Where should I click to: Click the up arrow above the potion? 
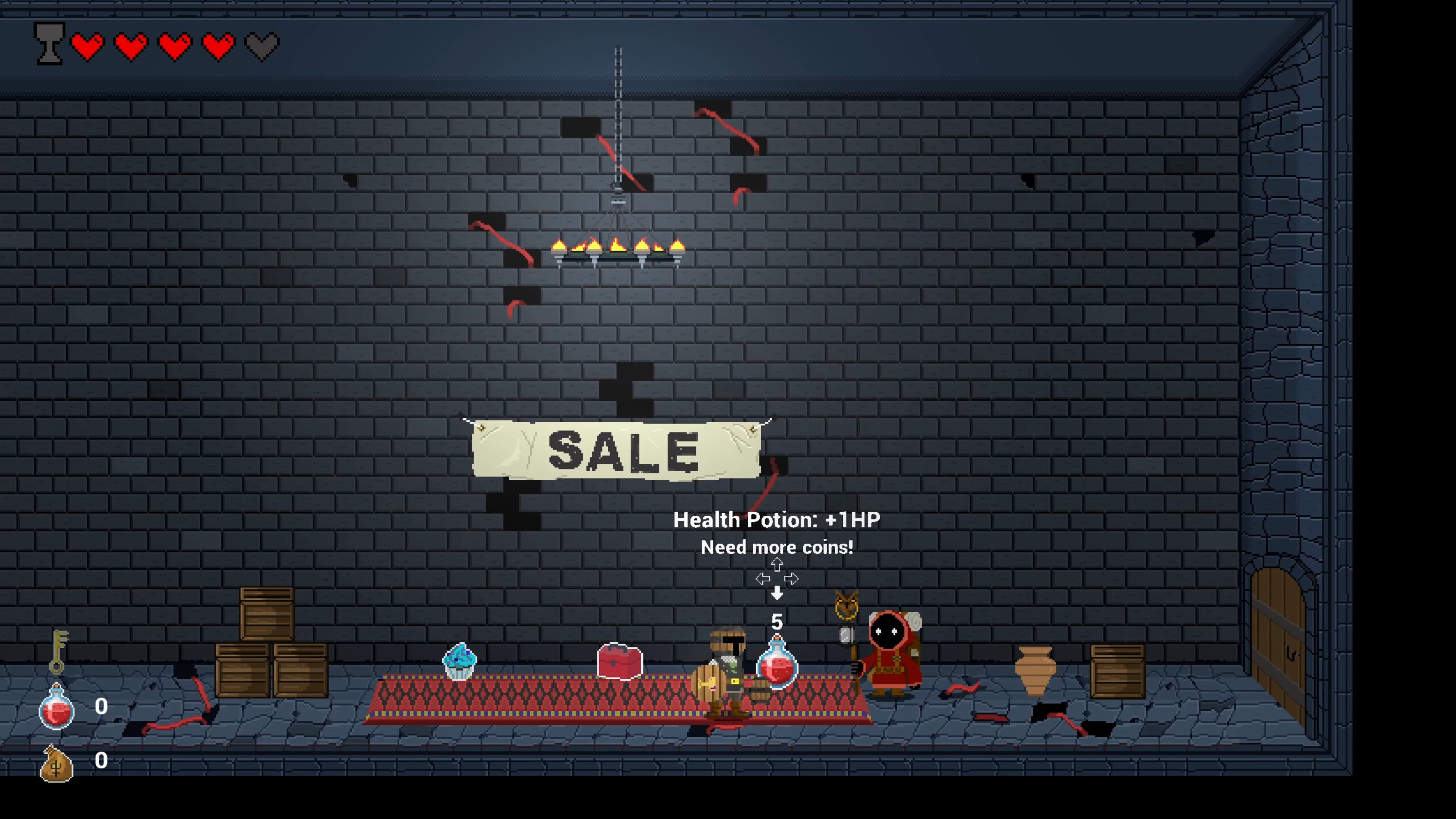[777, 565]
